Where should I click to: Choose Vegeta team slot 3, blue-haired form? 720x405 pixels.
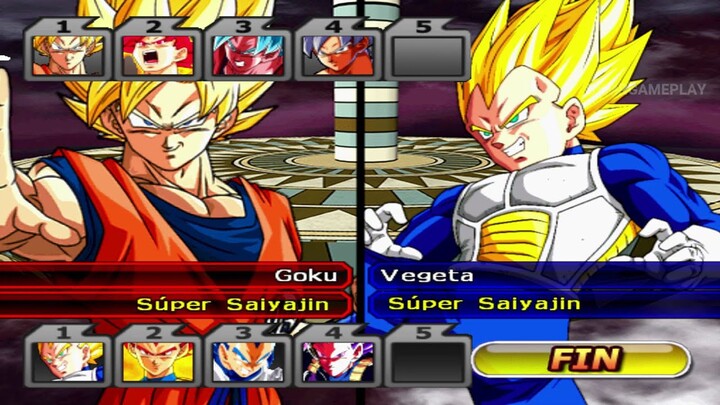(247, 361)
